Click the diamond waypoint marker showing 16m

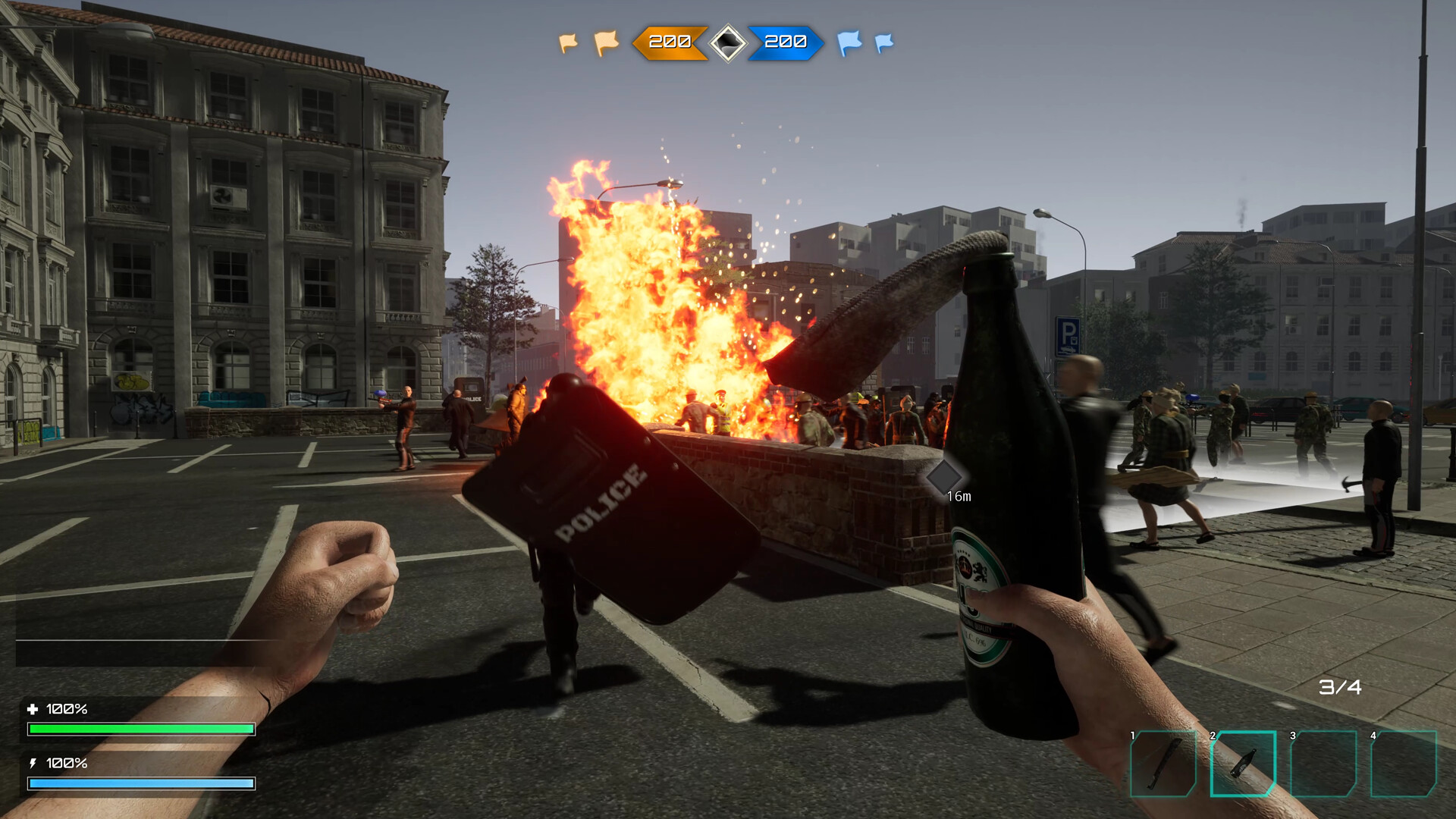(x=946, y=475)
